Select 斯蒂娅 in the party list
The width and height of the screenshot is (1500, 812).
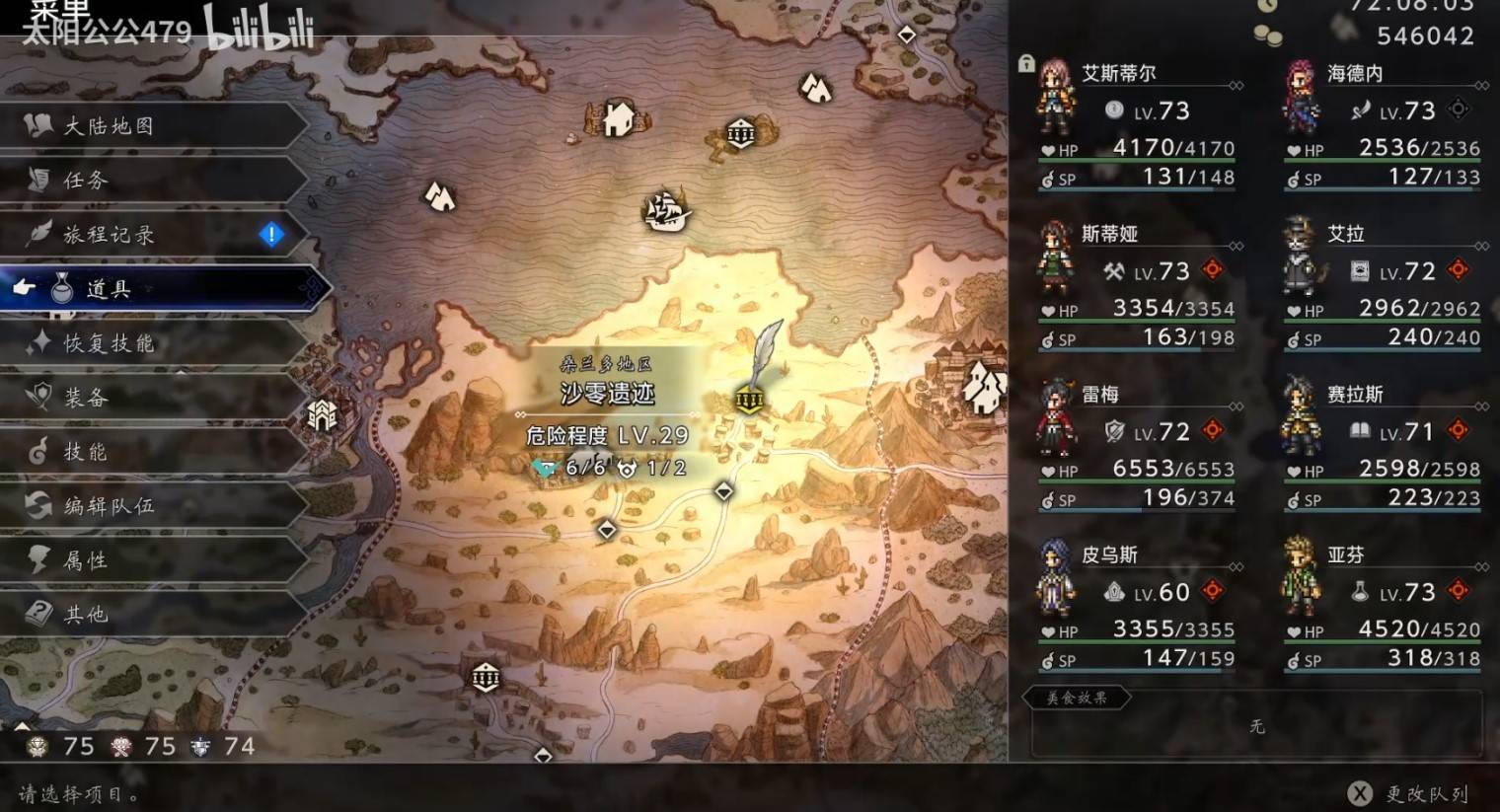point(1135,284)
